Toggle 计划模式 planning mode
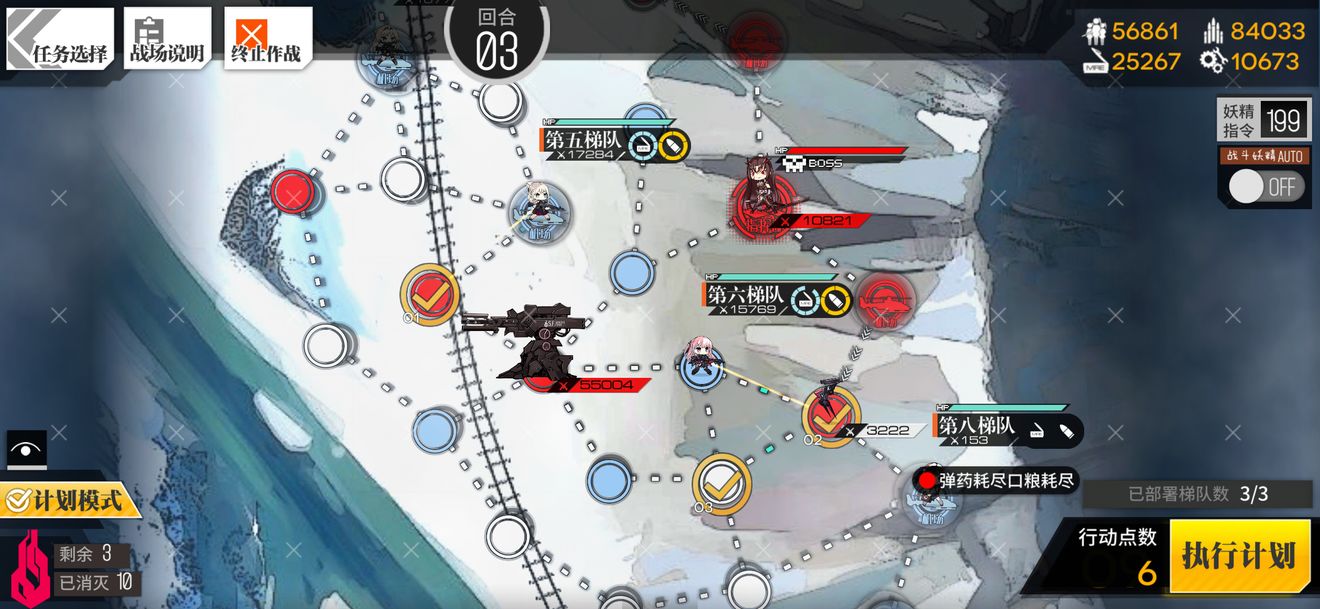The width and height of the screenshot is (1320, 609). 68,499
